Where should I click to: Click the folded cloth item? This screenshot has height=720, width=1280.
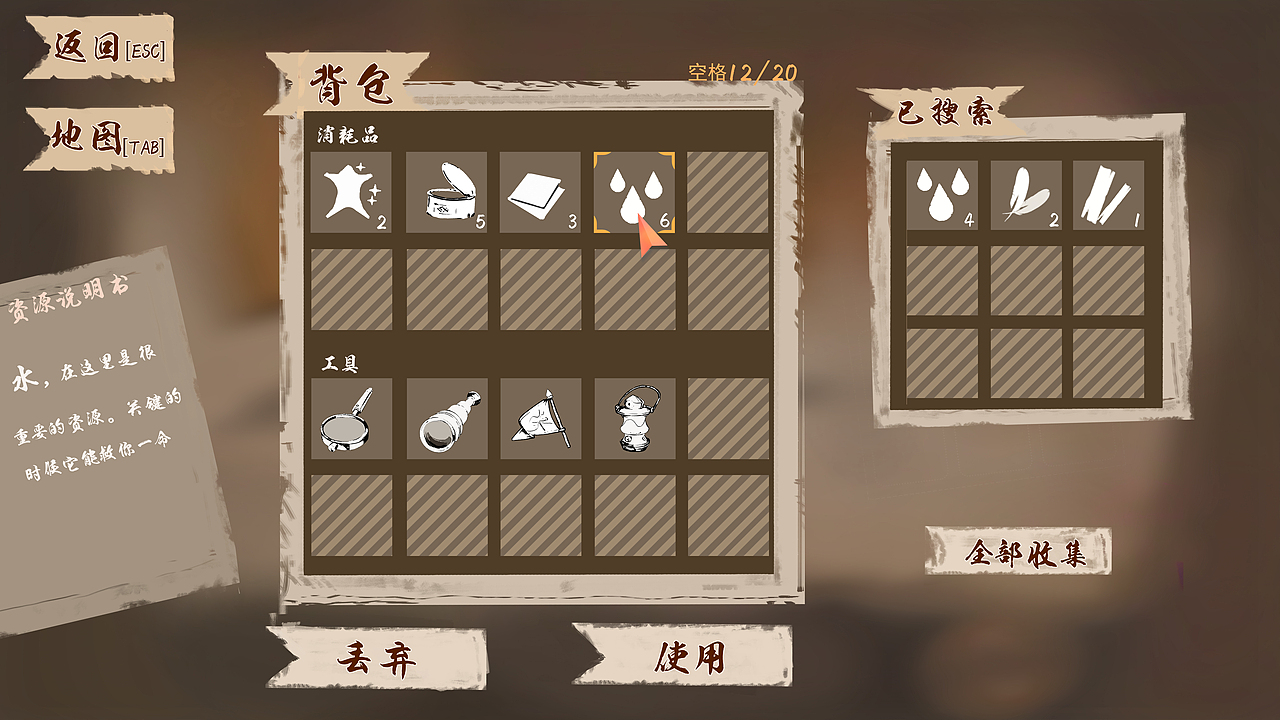[541, 190]
